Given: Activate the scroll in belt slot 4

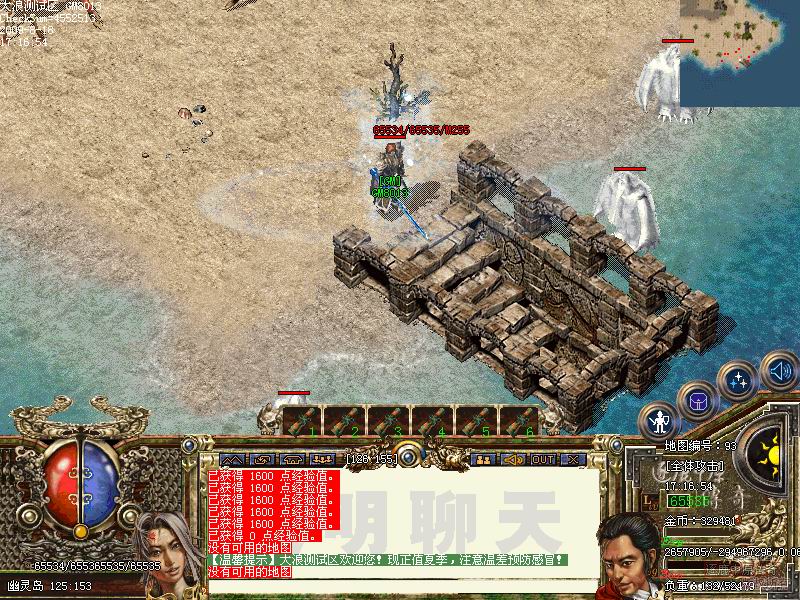Looking at the screenshot, I should pos(433,421).
